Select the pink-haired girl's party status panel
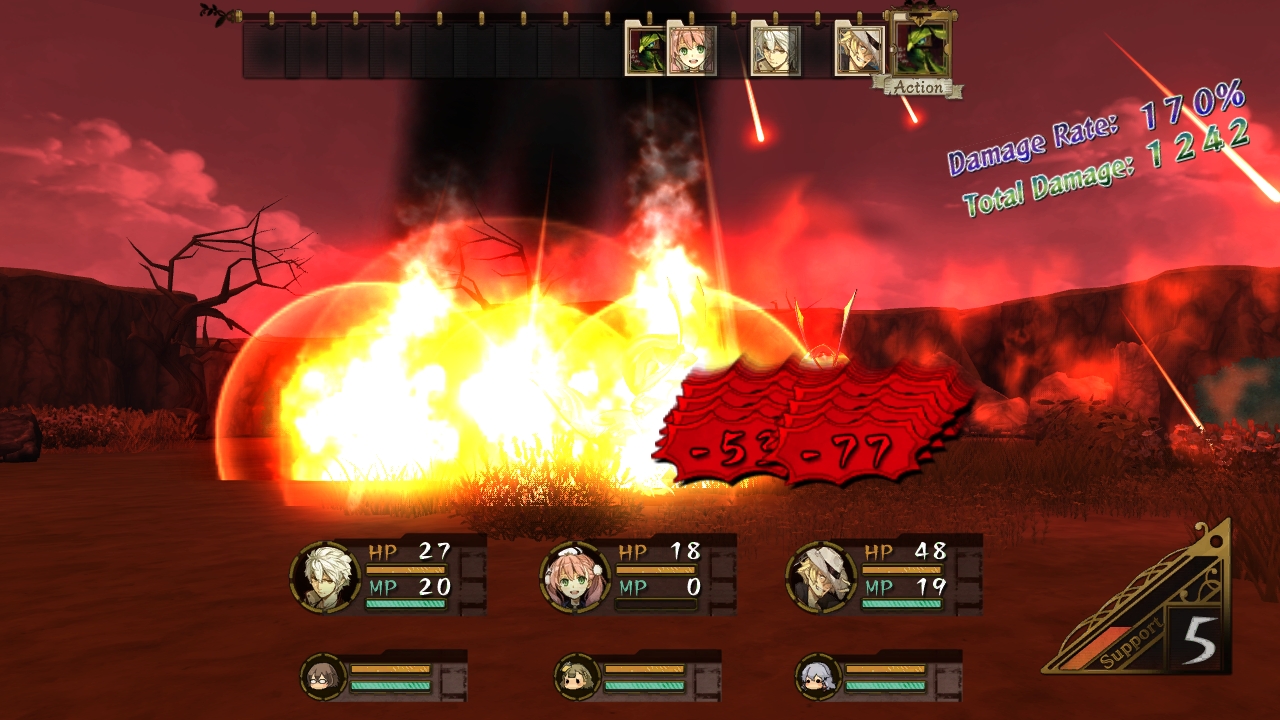The width and height of the screenshot is (1280, 720). (x=638, y=575)
